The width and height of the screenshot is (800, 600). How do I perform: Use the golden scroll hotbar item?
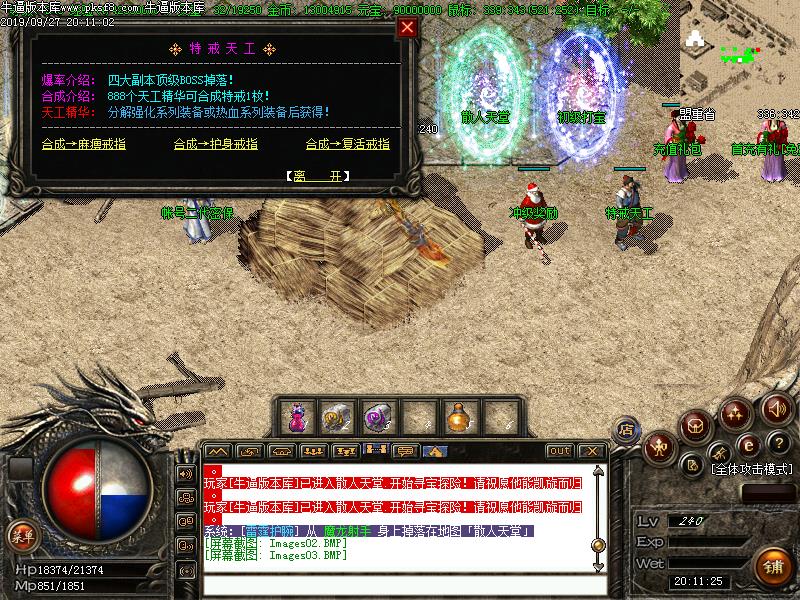point(333,416)
